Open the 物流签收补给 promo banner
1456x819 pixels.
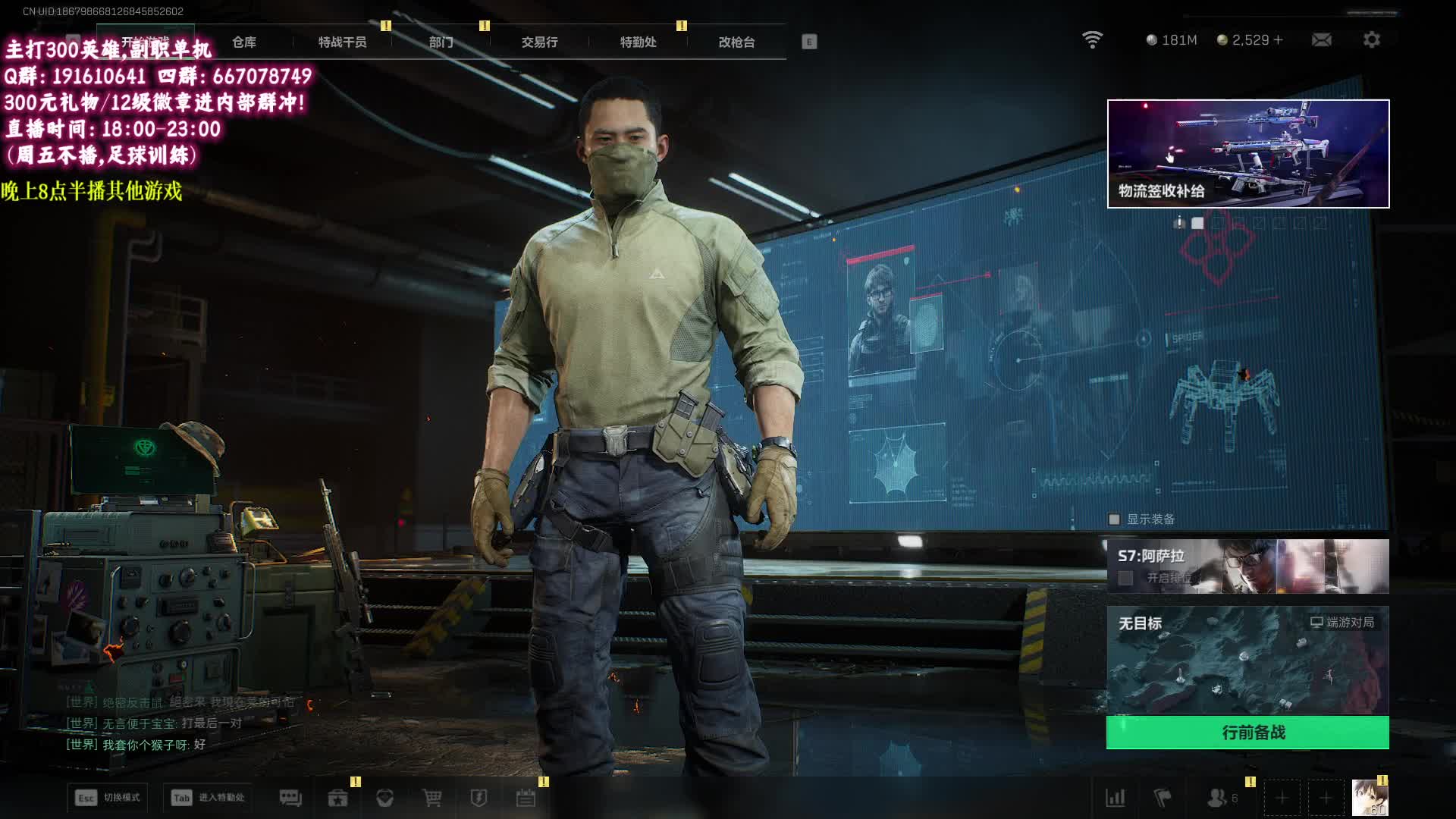coord(1247,153)
